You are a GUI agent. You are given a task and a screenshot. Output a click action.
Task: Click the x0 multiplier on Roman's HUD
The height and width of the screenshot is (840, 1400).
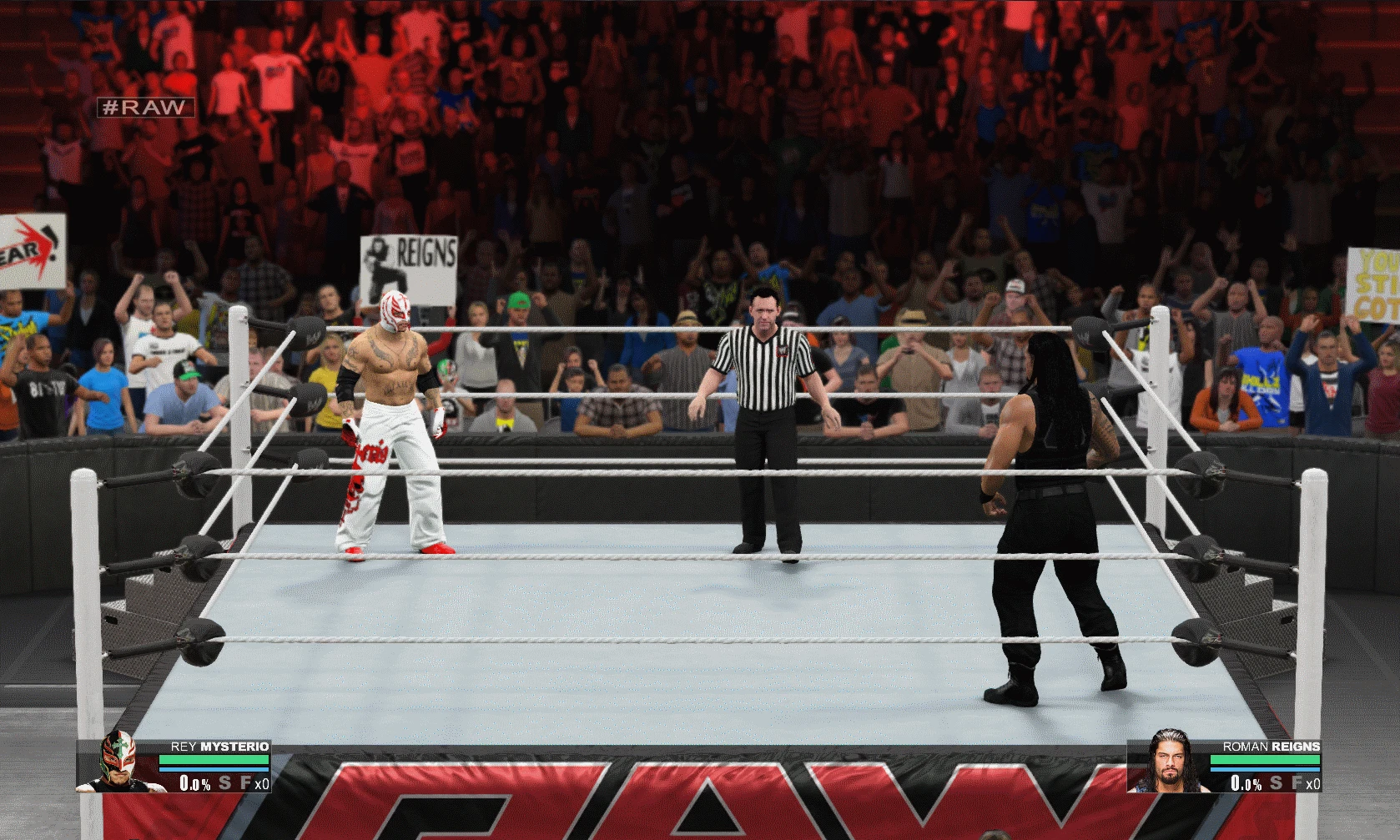pos(1313,783)
